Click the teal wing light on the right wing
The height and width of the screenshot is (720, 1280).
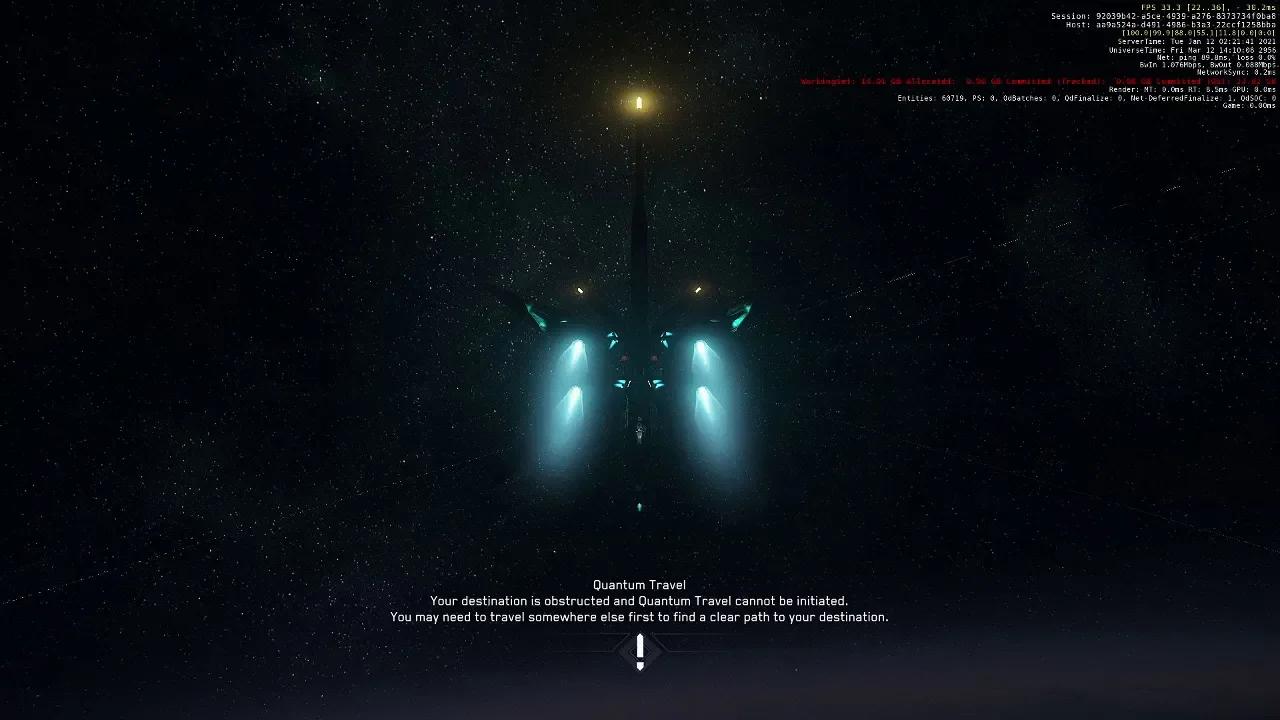(739, 315)
